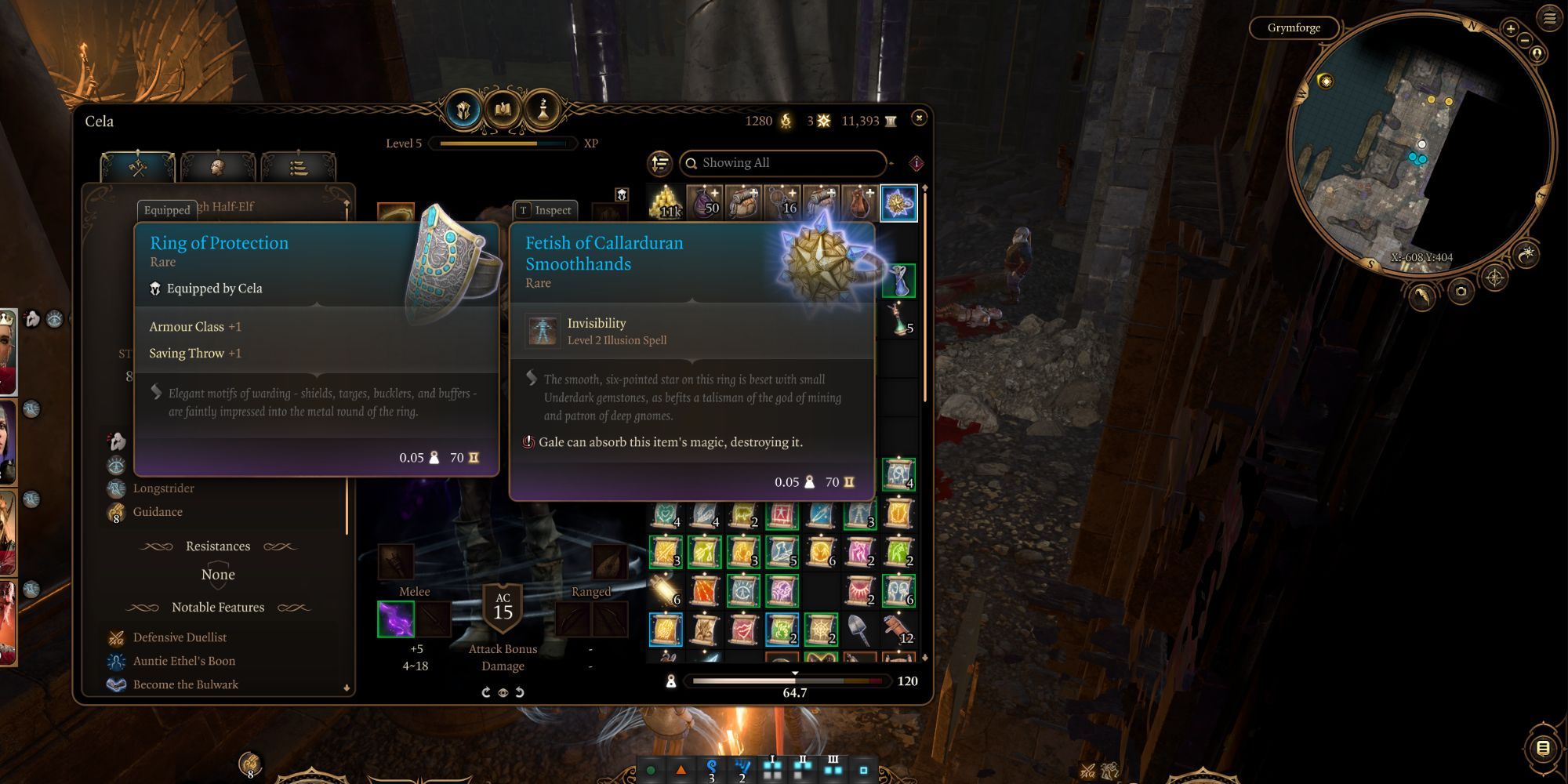Select the spider web scroll
1568x784 pixels.
point(821,629)
